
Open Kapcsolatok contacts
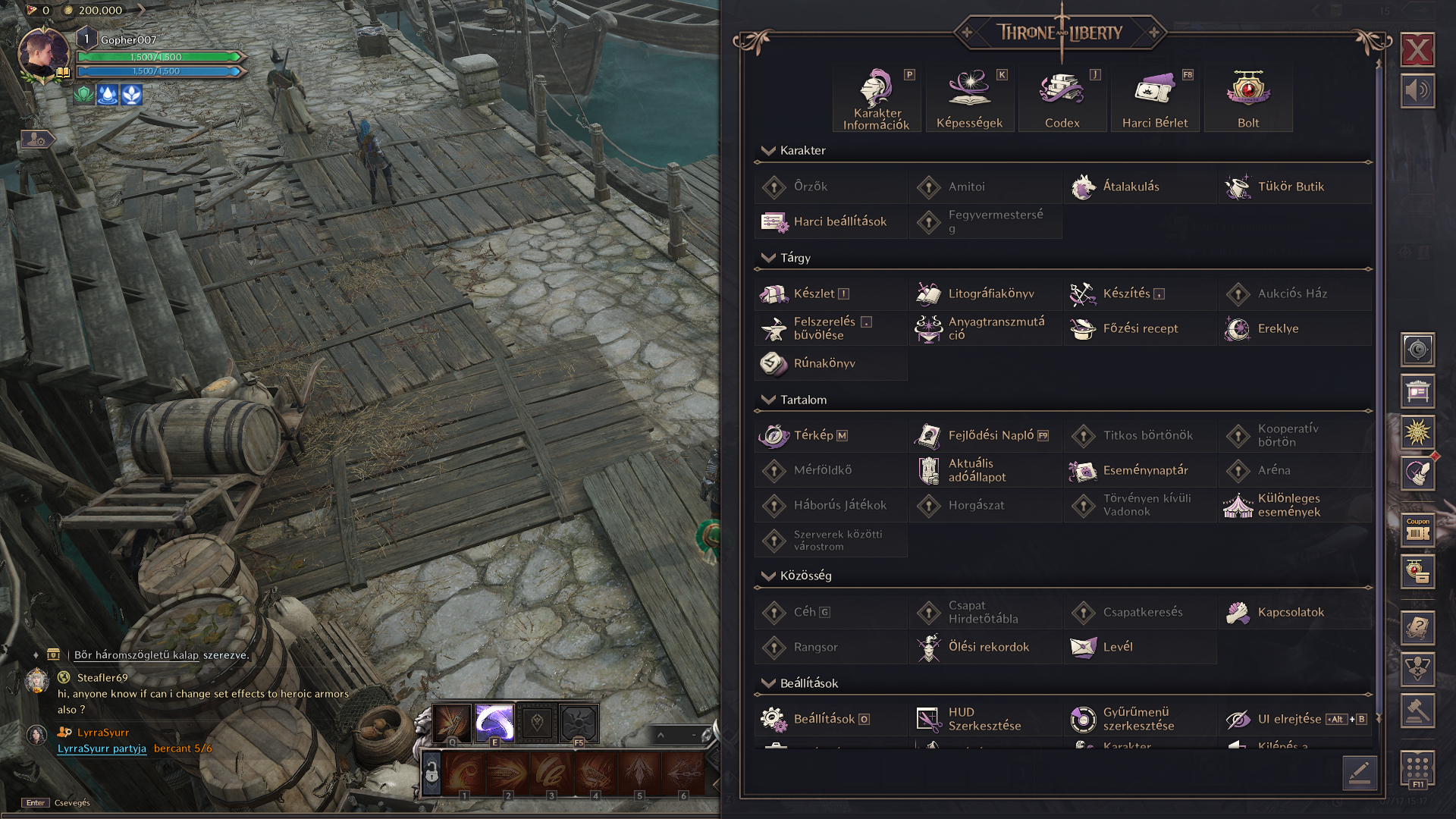tap(1290, 612)
